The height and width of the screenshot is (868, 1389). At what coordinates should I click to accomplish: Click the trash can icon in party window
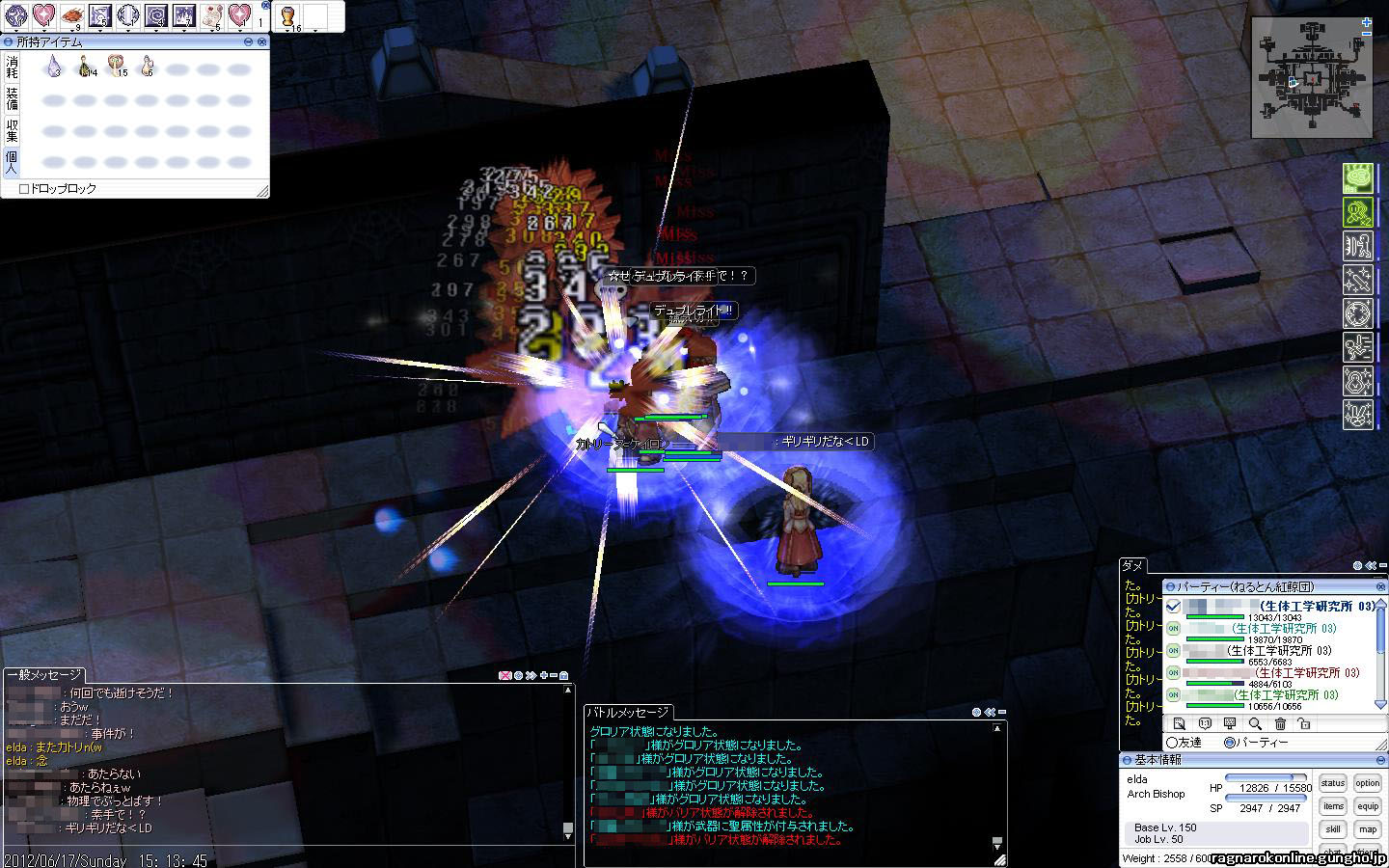(1280, 723)
